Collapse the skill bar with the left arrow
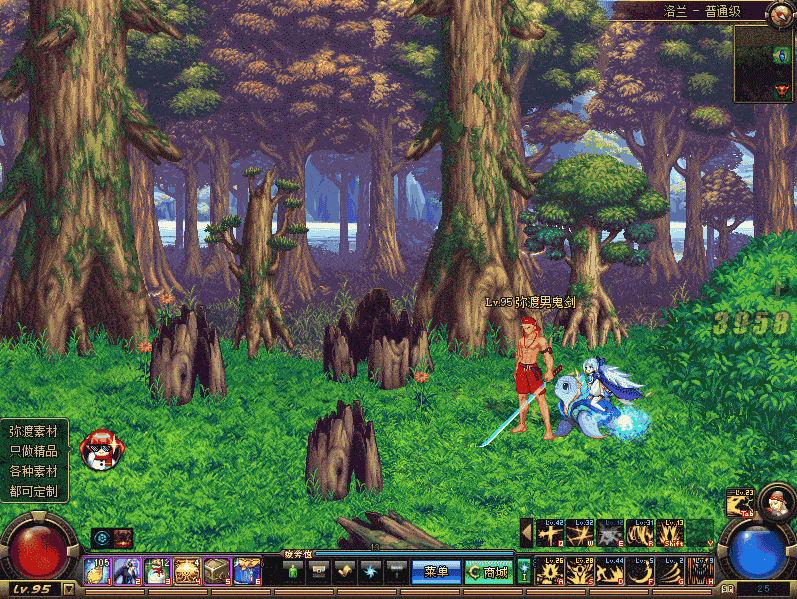 pos(526,532)
